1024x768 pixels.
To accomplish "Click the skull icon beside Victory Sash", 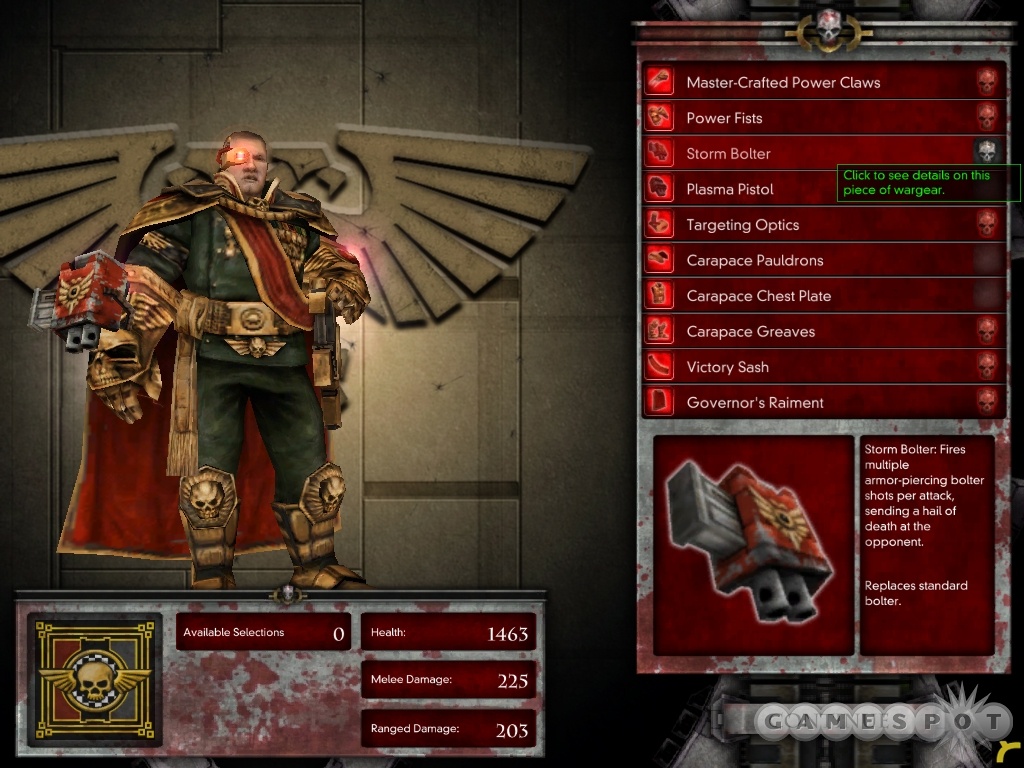I will pos(987,366).
